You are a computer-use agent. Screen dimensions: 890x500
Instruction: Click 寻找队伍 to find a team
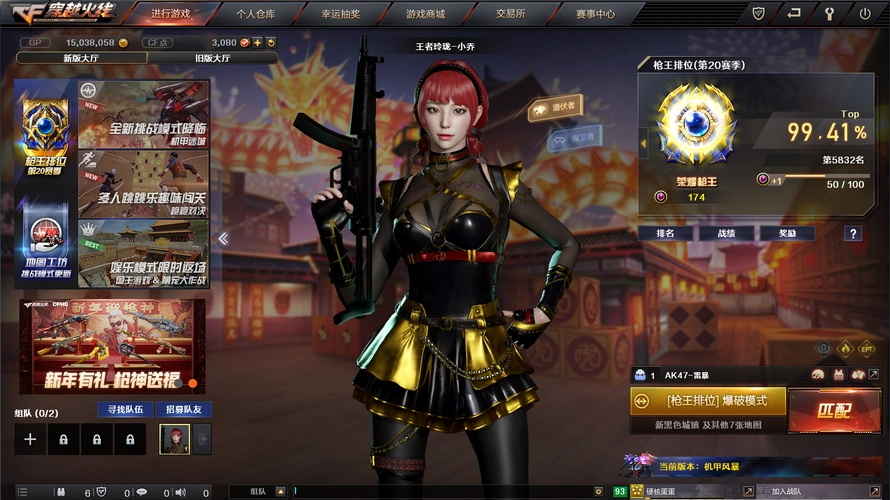[126, 410]
